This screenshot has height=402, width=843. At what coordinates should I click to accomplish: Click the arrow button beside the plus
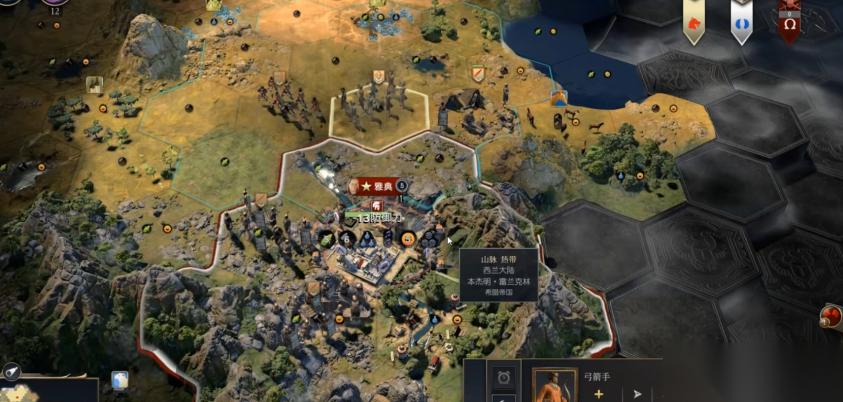click(637, 394)
